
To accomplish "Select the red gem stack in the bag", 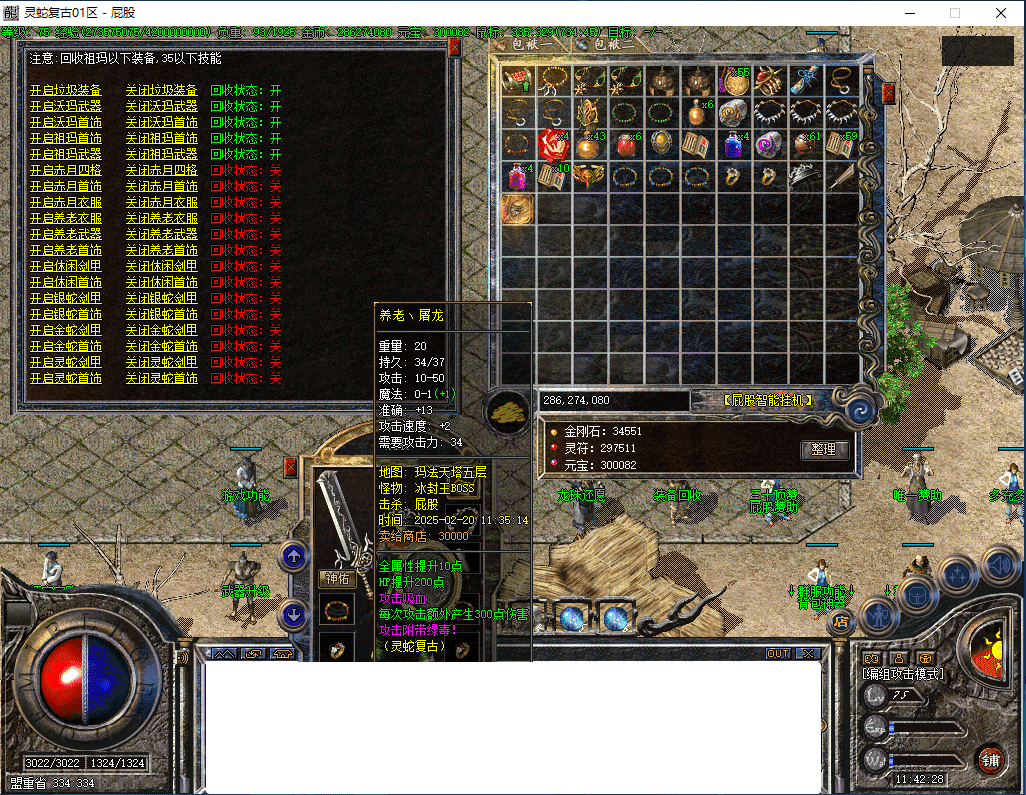I will (552, 144).
